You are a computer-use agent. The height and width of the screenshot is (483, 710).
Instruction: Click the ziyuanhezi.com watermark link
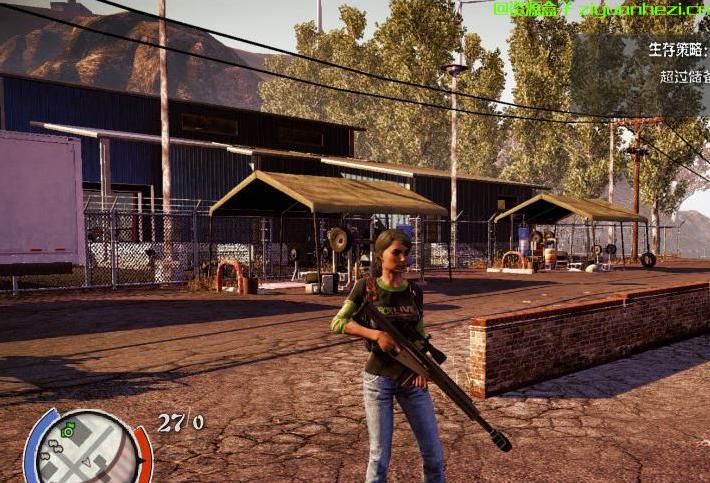point(601,11)
